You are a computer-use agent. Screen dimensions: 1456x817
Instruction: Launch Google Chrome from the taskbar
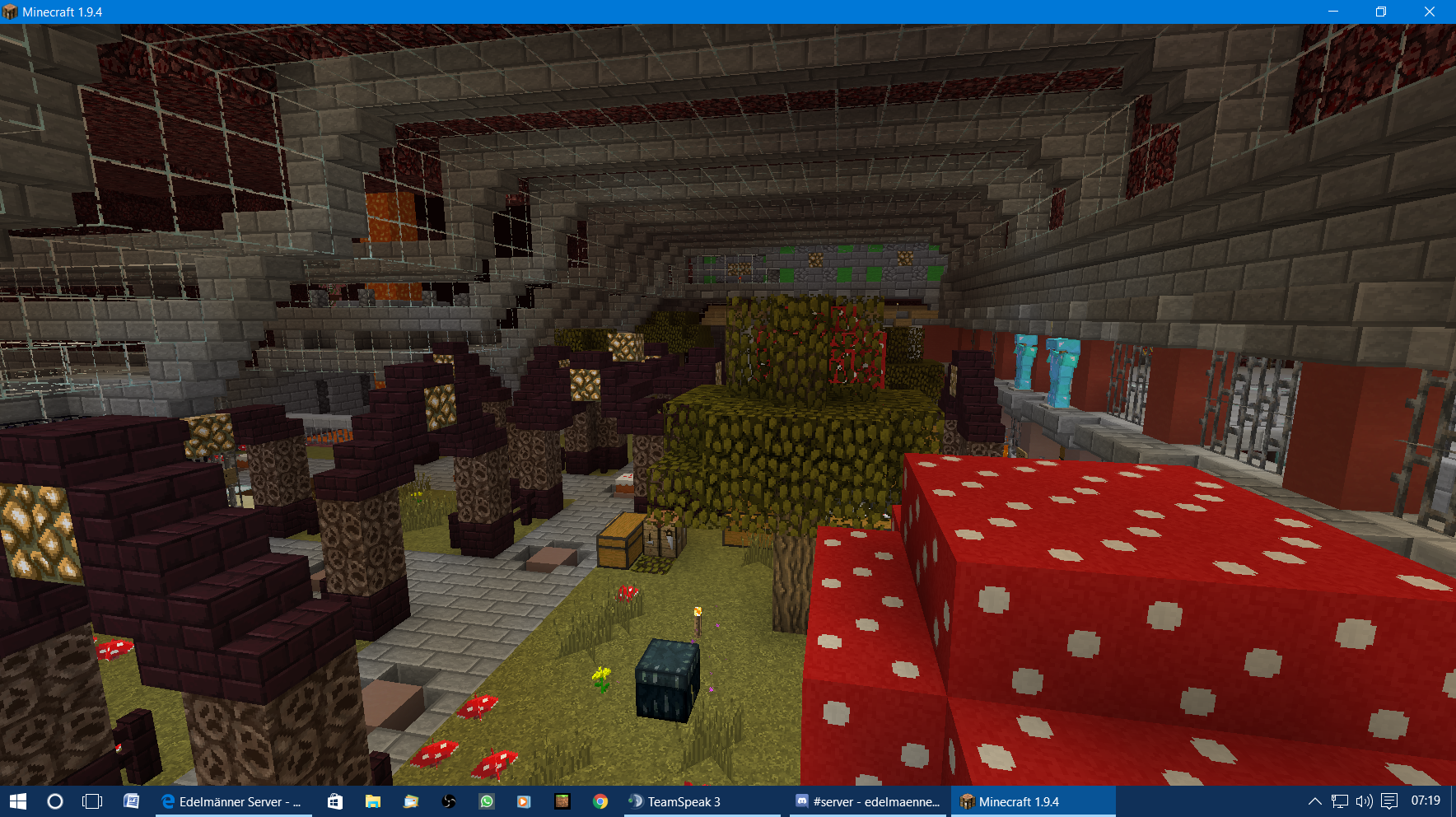click(600, 801)
